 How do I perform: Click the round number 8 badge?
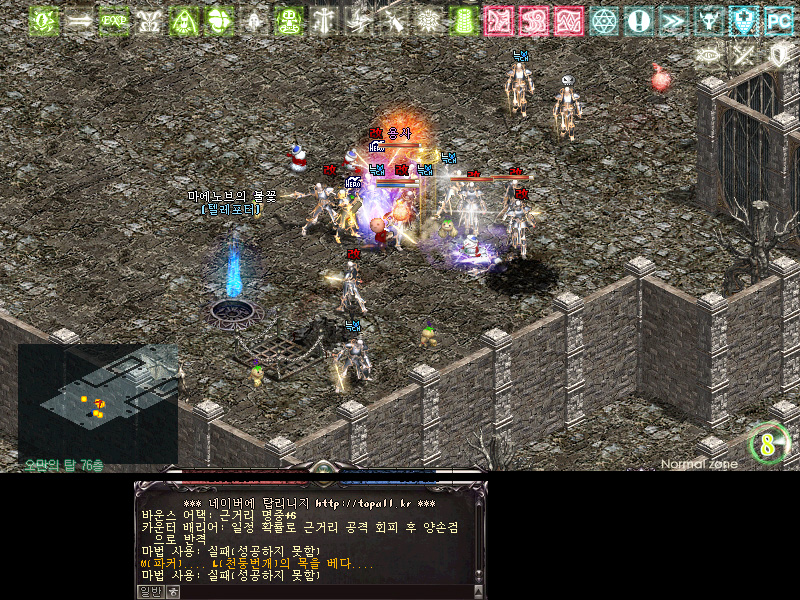coord(768,445)
